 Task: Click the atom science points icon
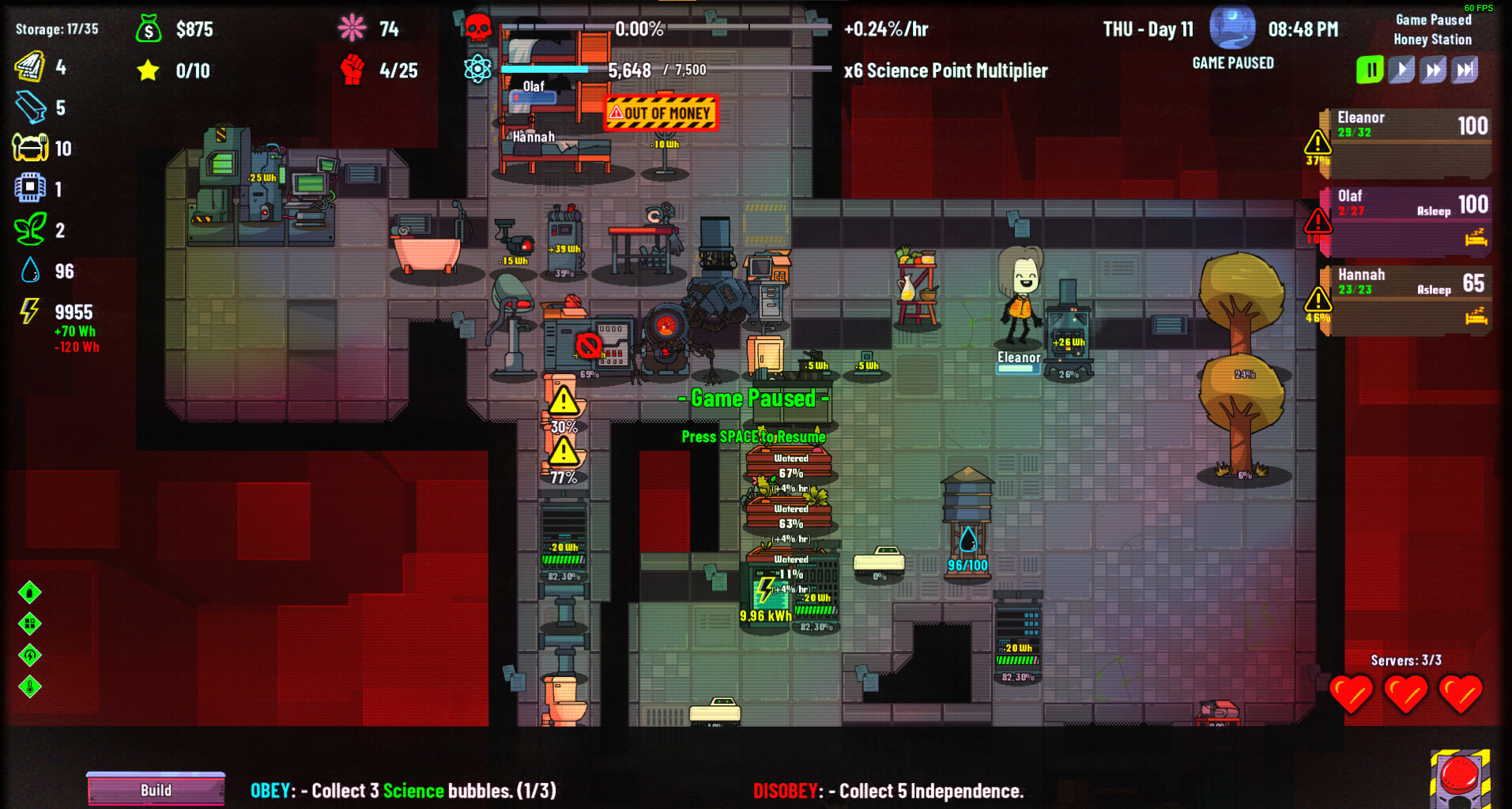click(x=479, y=70)
